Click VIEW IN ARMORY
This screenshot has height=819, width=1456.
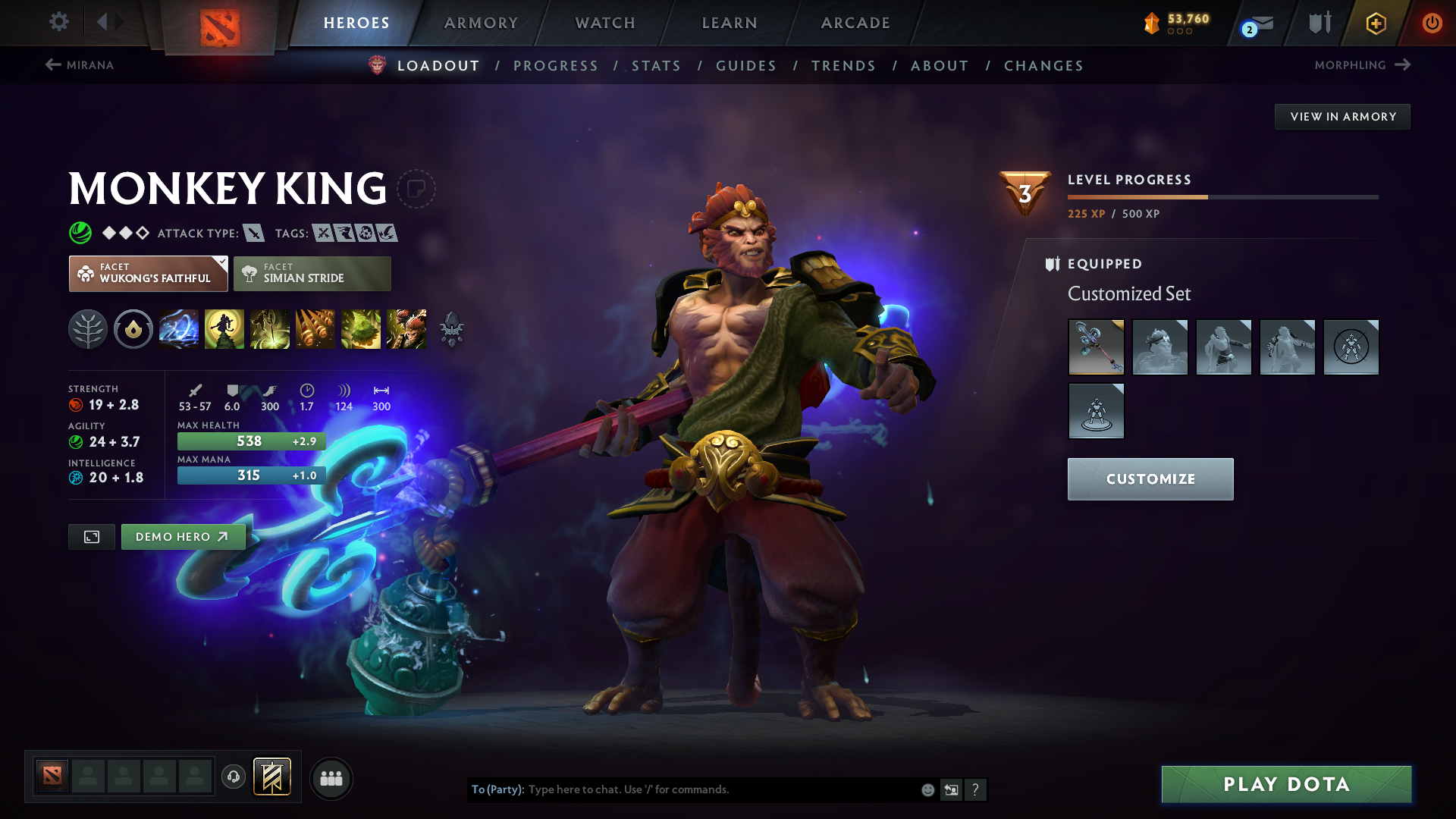[1341, 116]
